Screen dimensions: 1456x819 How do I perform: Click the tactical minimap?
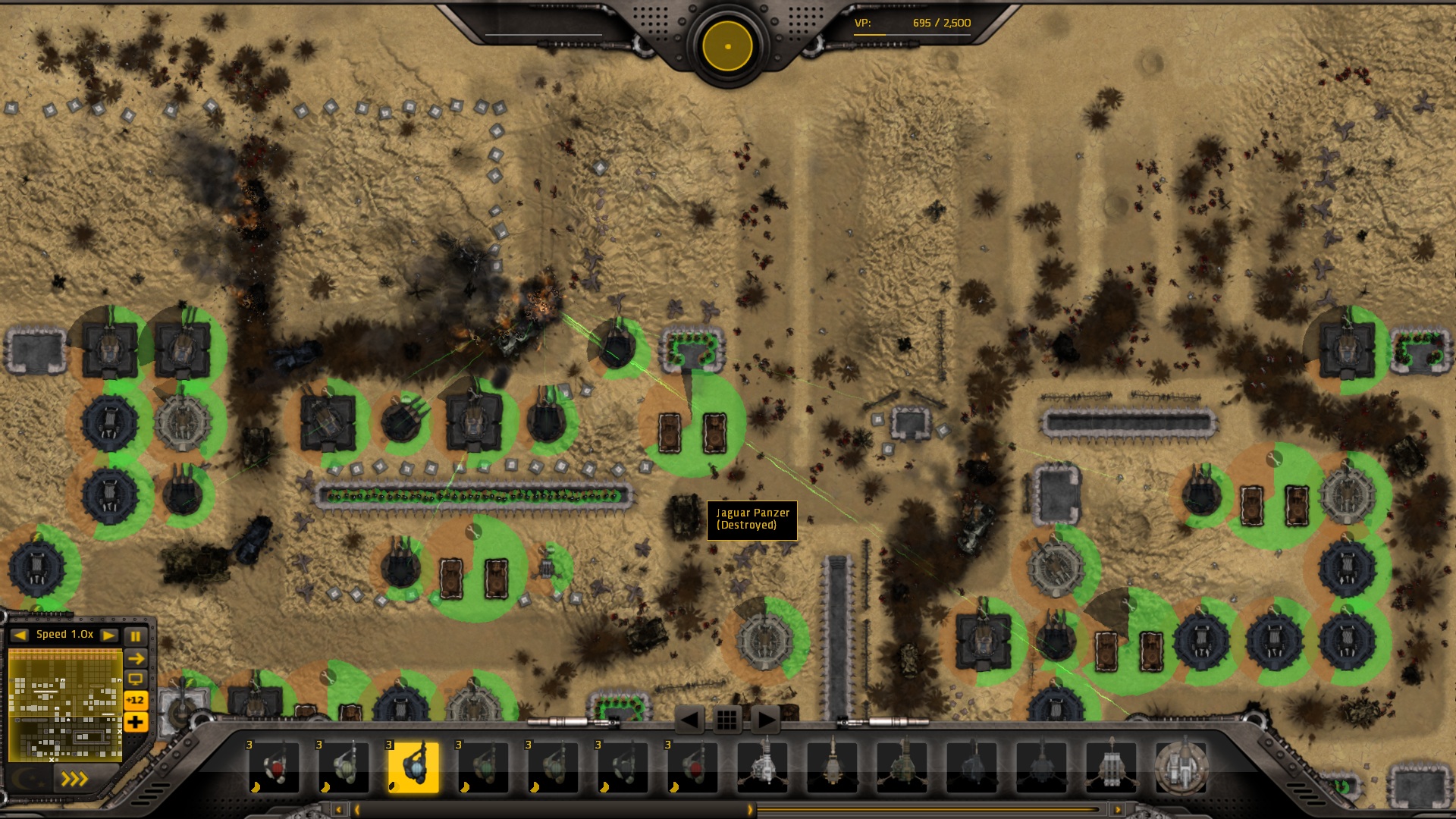tap(65, 705)
